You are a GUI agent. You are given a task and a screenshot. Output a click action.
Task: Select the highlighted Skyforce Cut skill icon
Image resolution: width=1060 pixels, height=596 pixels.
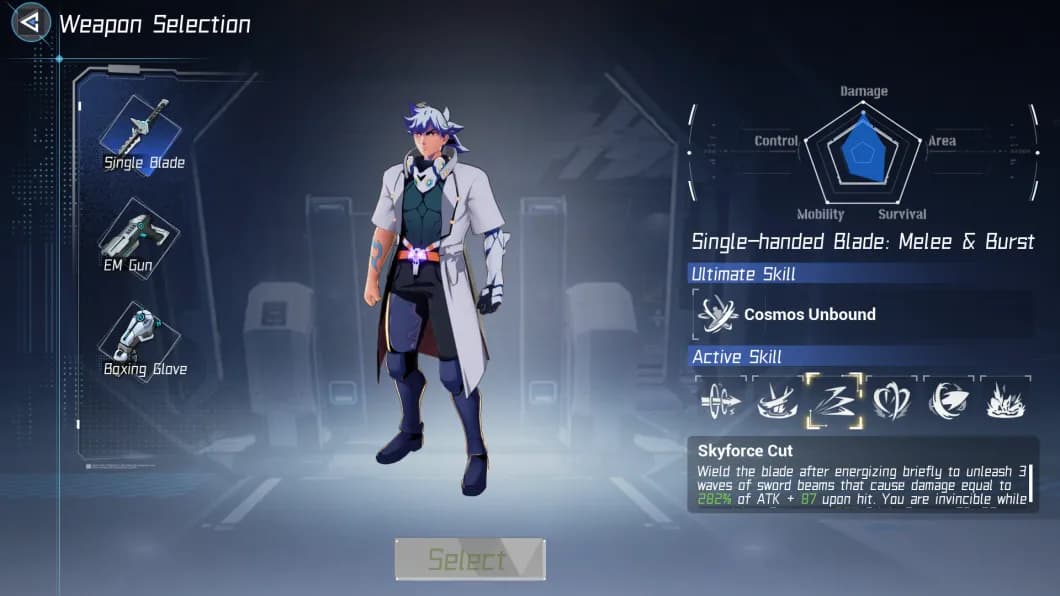coord(834,402)
